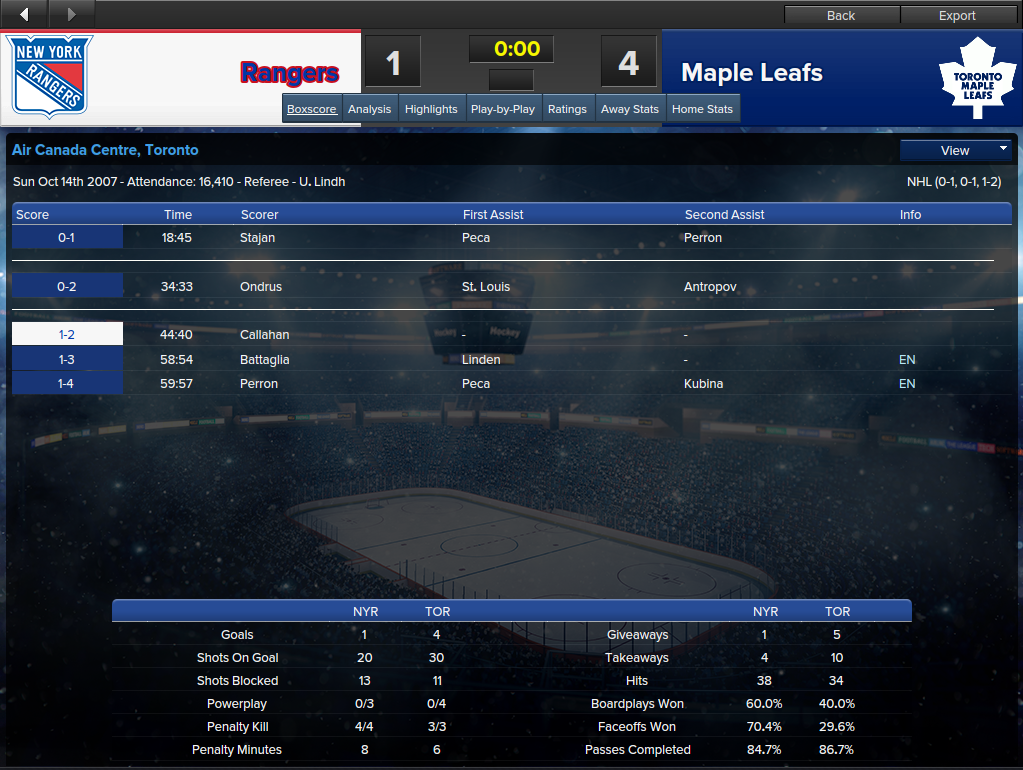
Task: Select scorer Stajan in the goal list
Action: [x=257, y=238]
